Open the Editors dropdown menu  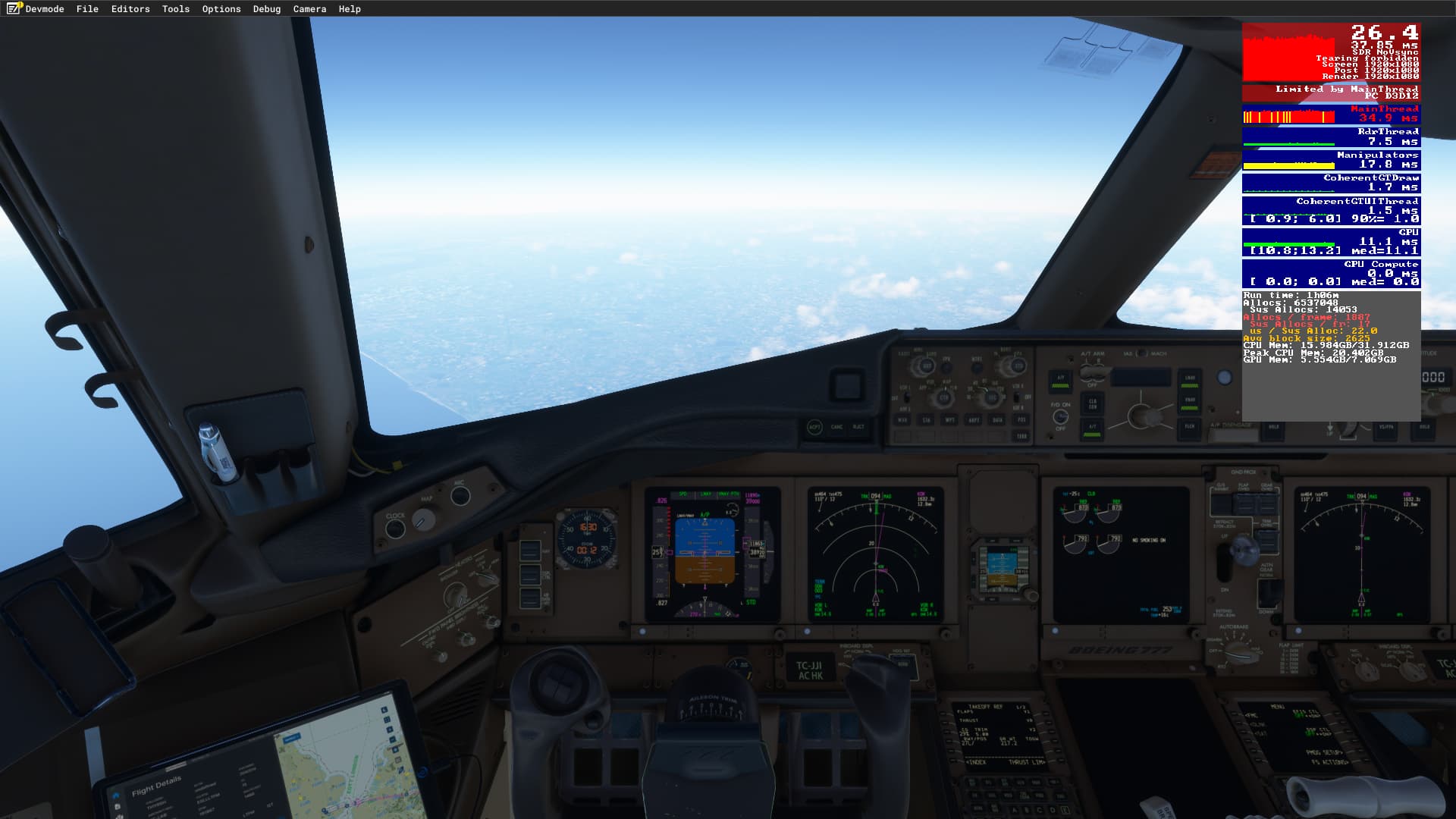[130, 9]
